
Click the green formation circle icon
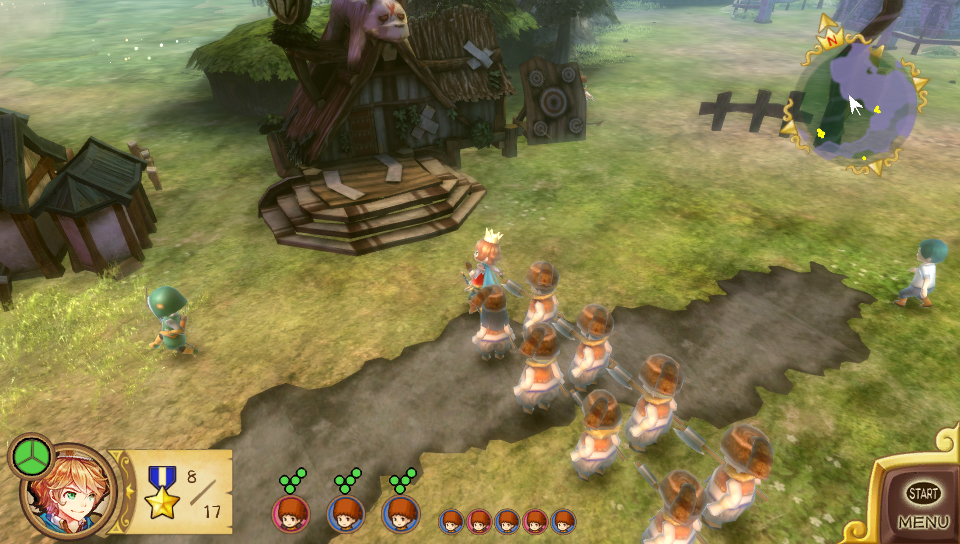pyautogui.click(x=32, y=457)
